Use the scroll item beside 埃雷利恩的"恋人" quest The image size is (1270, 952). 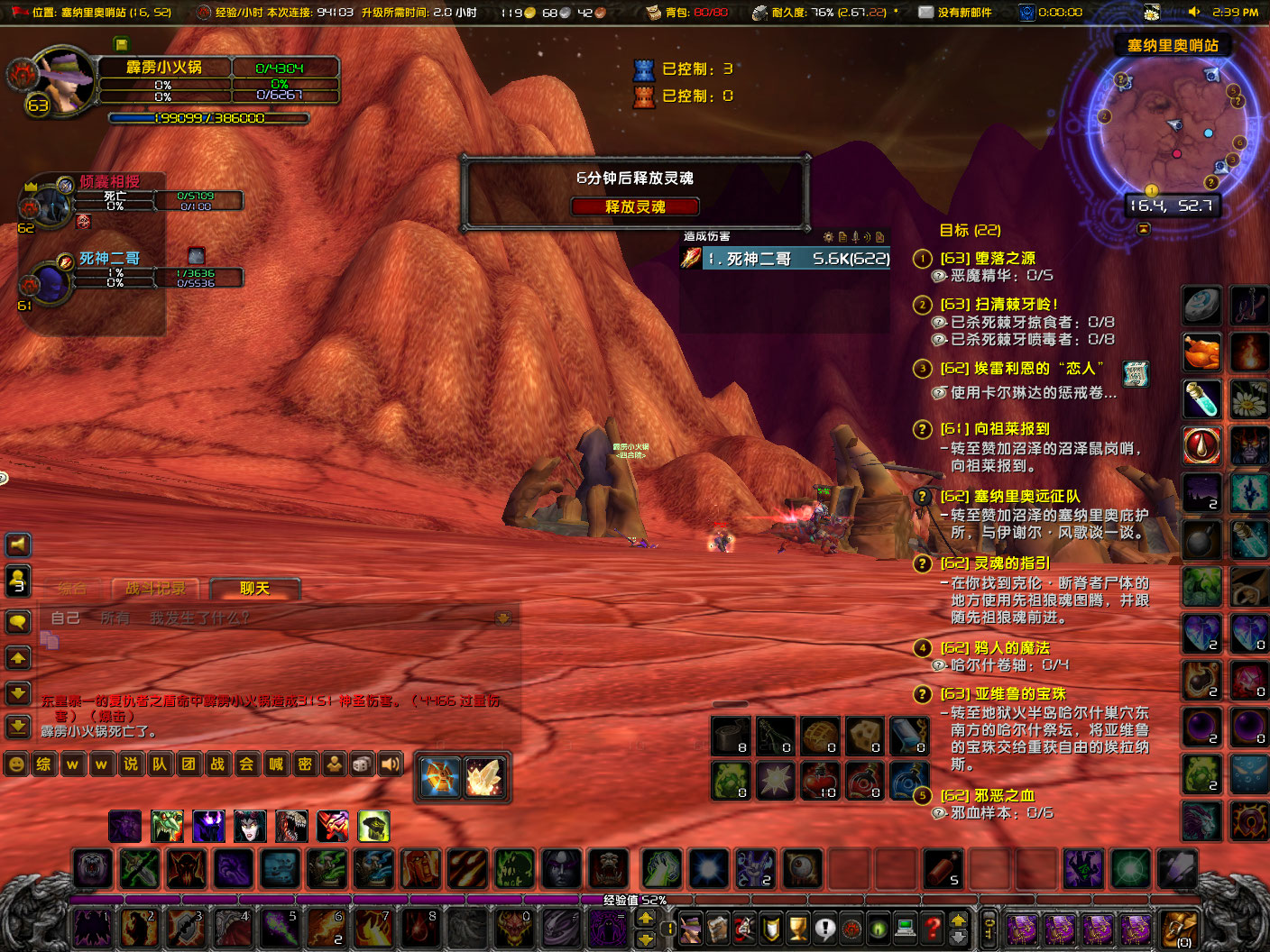pyautogui.click(x=1136, y=372)
